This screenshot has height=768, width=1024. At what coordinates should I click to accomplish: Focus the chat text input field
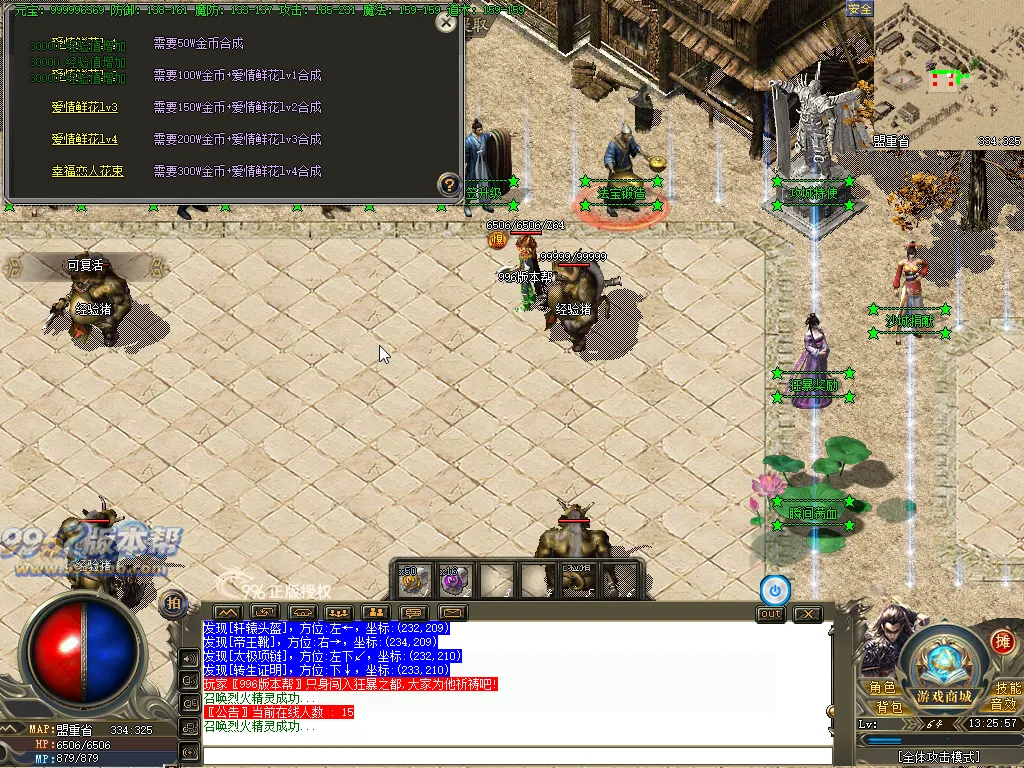[517, 756]
